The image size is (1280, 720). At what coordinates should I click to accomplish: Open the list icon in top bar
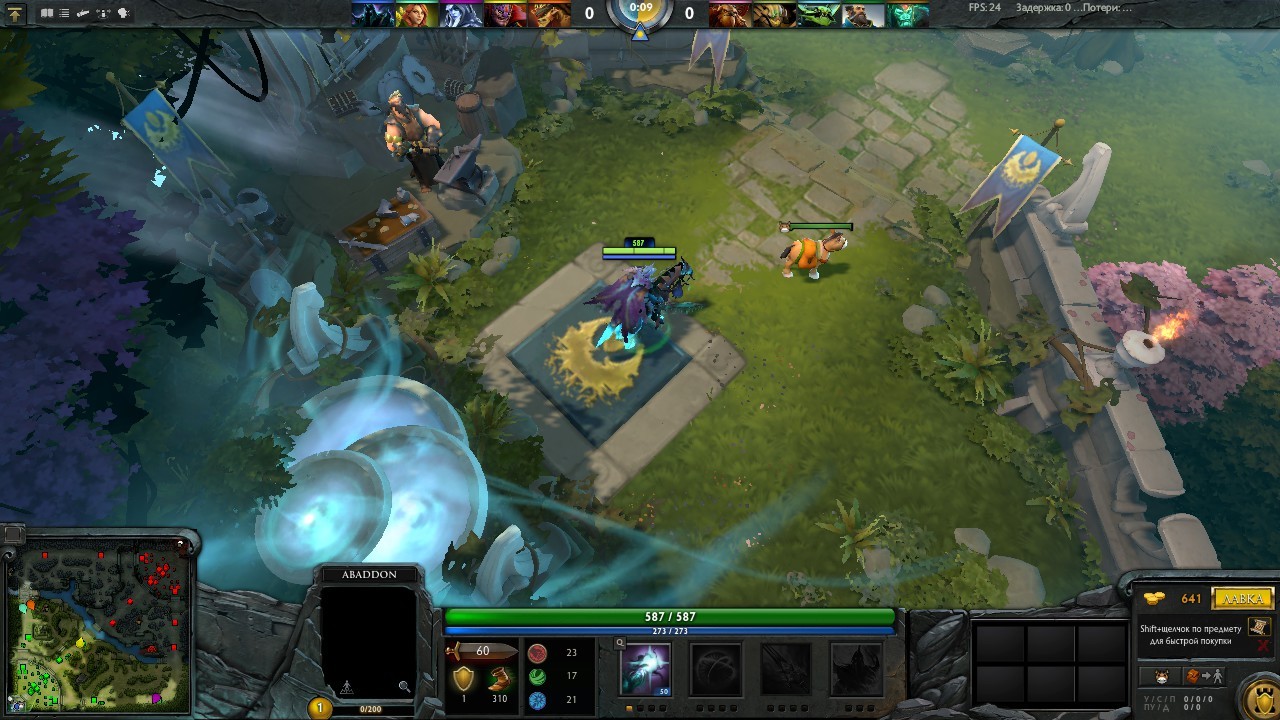coord(65,13)
